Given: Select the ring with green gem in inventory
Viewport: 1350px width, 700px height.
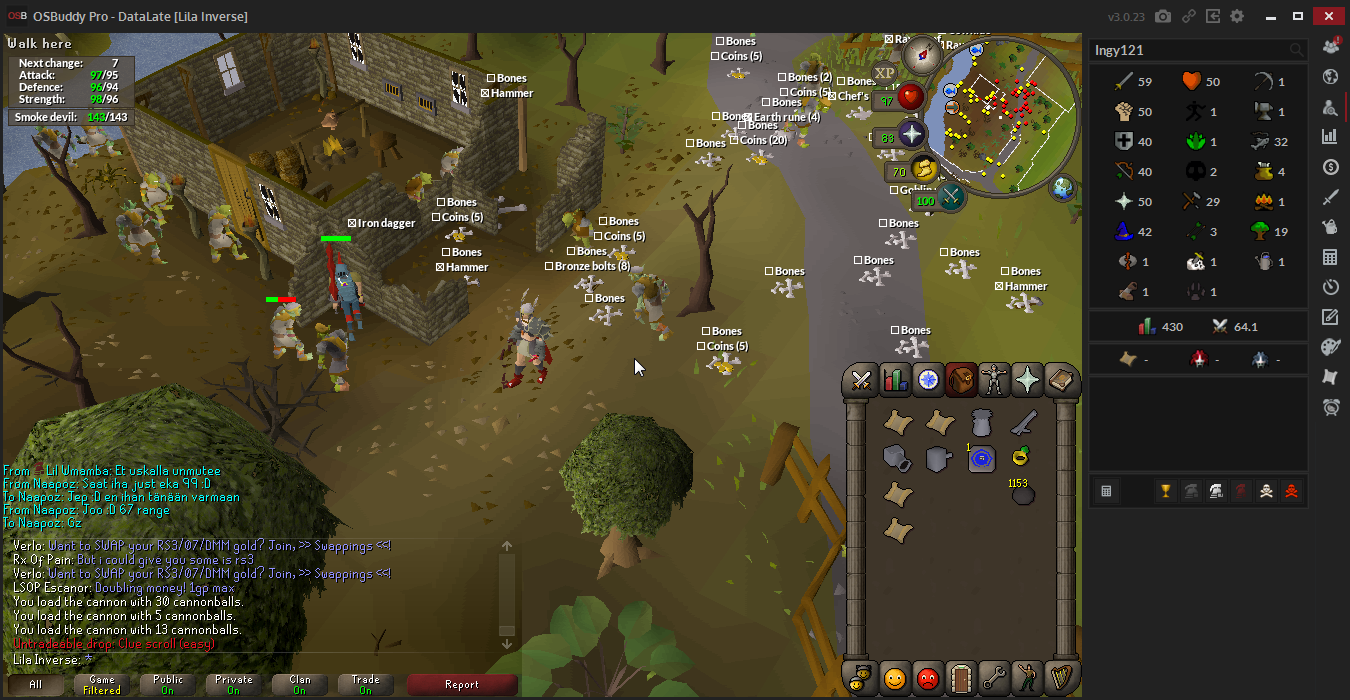Looking at the screenshot, I should pos(1021,458).
